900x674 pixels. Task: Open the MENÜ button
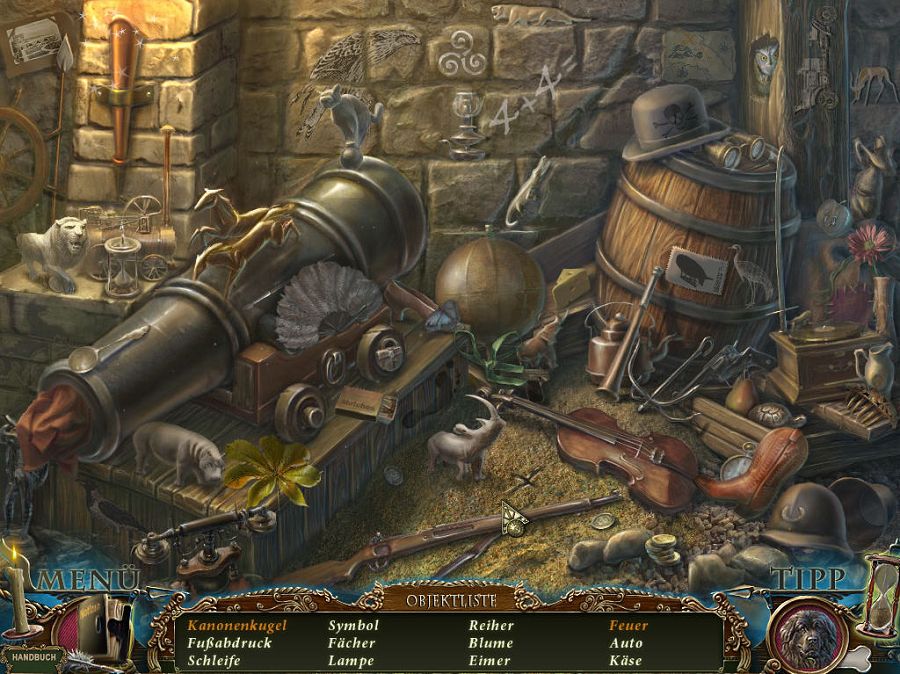pyautogui.click(x=88, y=580)
